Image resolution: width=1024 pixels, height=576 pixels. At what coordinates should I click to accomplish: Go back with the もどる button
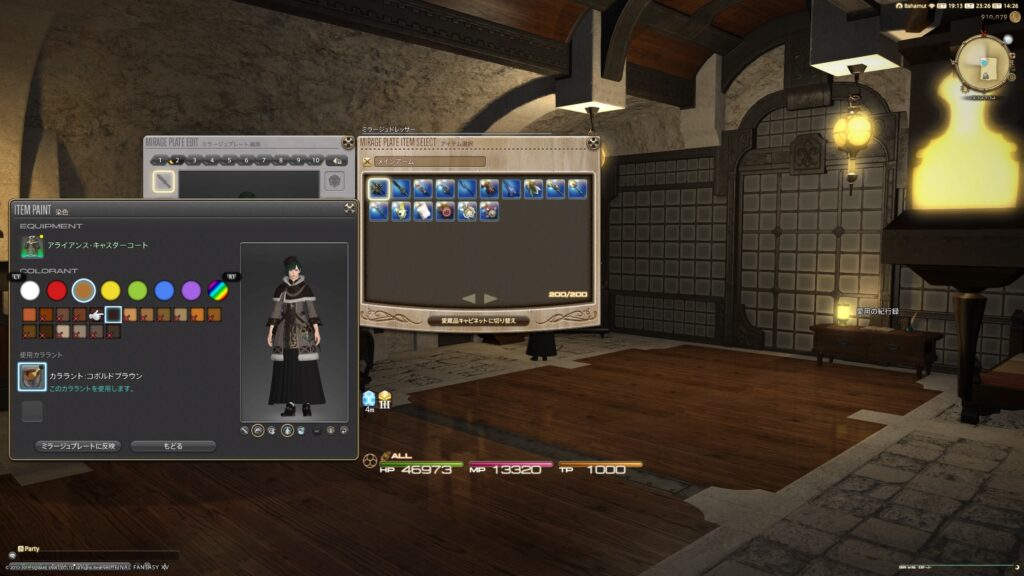tap(173, 446)
